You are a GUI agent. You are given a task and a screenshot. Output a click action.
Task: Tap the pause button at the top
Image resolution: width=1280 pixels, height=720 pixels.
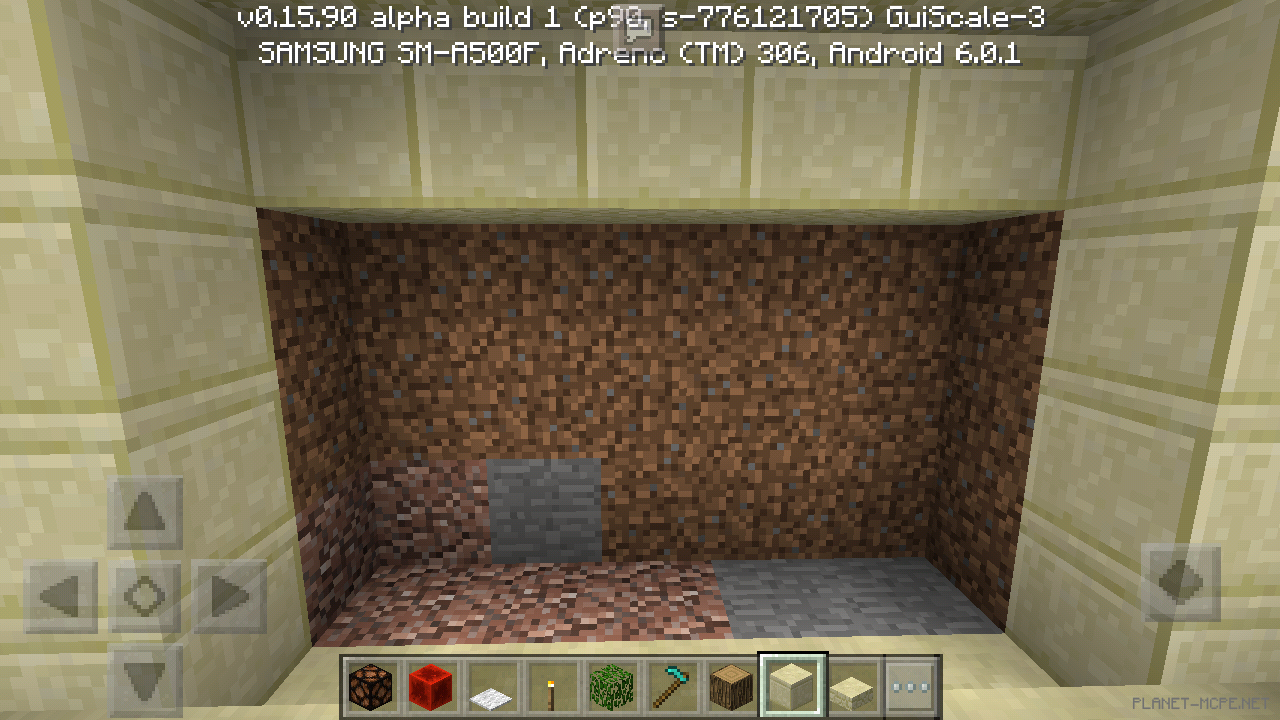coord(637,30)
